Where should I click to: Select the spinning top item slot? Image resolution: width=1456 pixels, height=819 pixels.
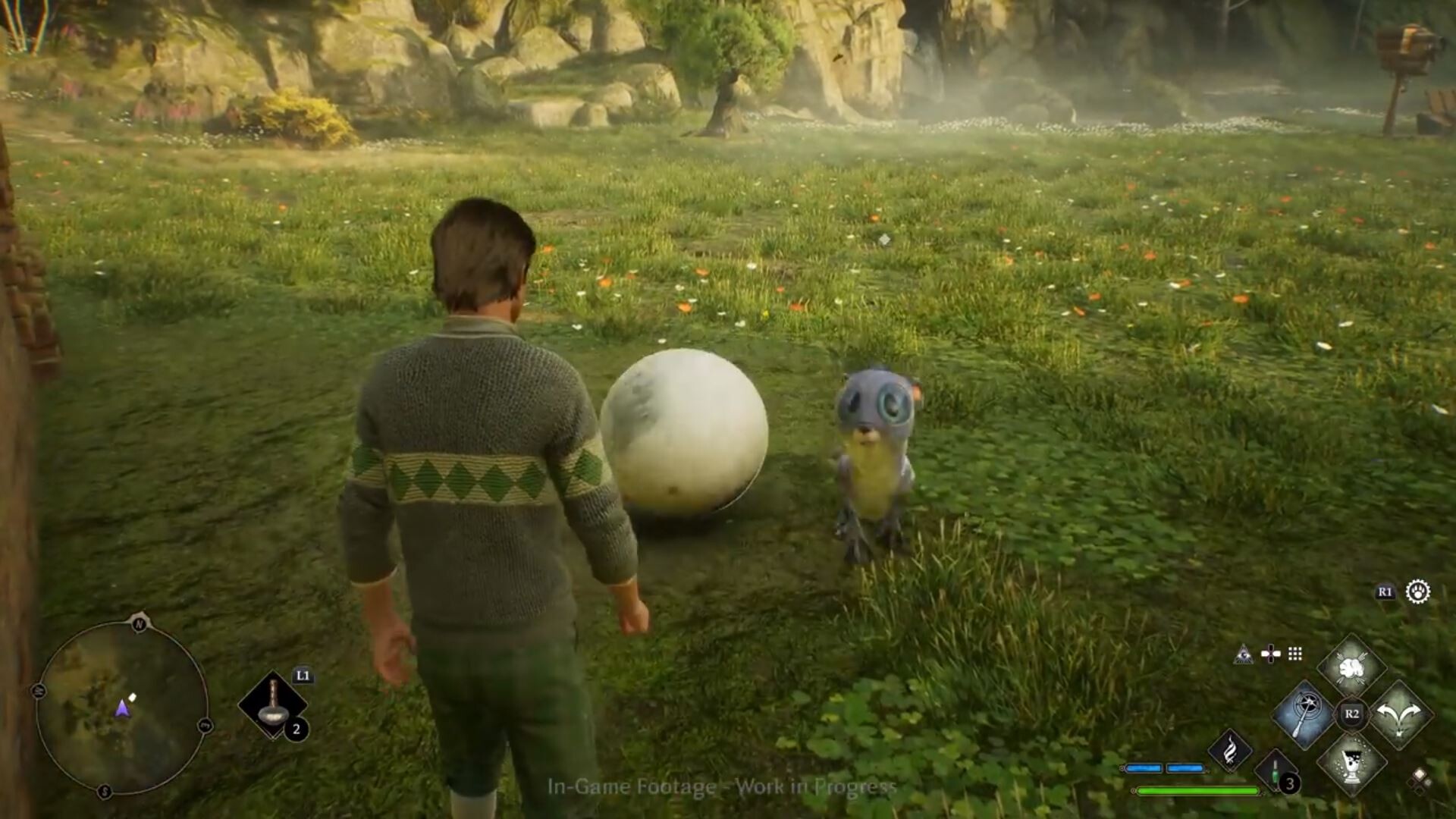(272, 705)
